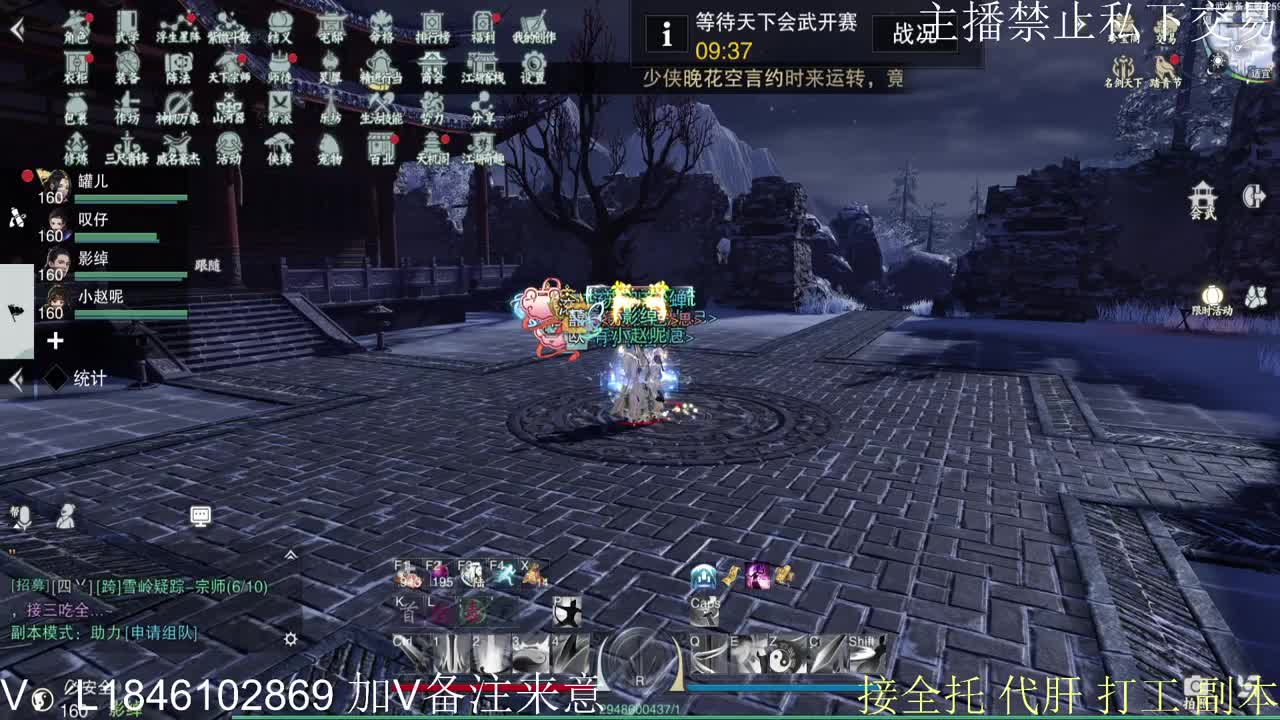Open the 设置 settings icon
Image resolution: width=1280 pixels, height=720 pixels.
click(533, 68)
